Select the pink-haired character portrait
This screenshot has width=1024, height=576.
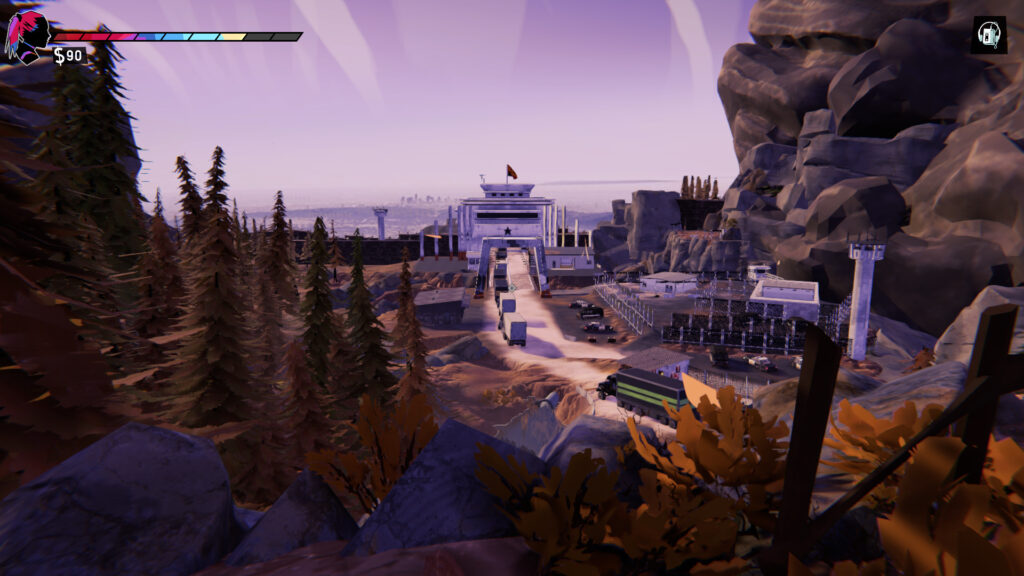pyautogui.click(x=25, y=36)
